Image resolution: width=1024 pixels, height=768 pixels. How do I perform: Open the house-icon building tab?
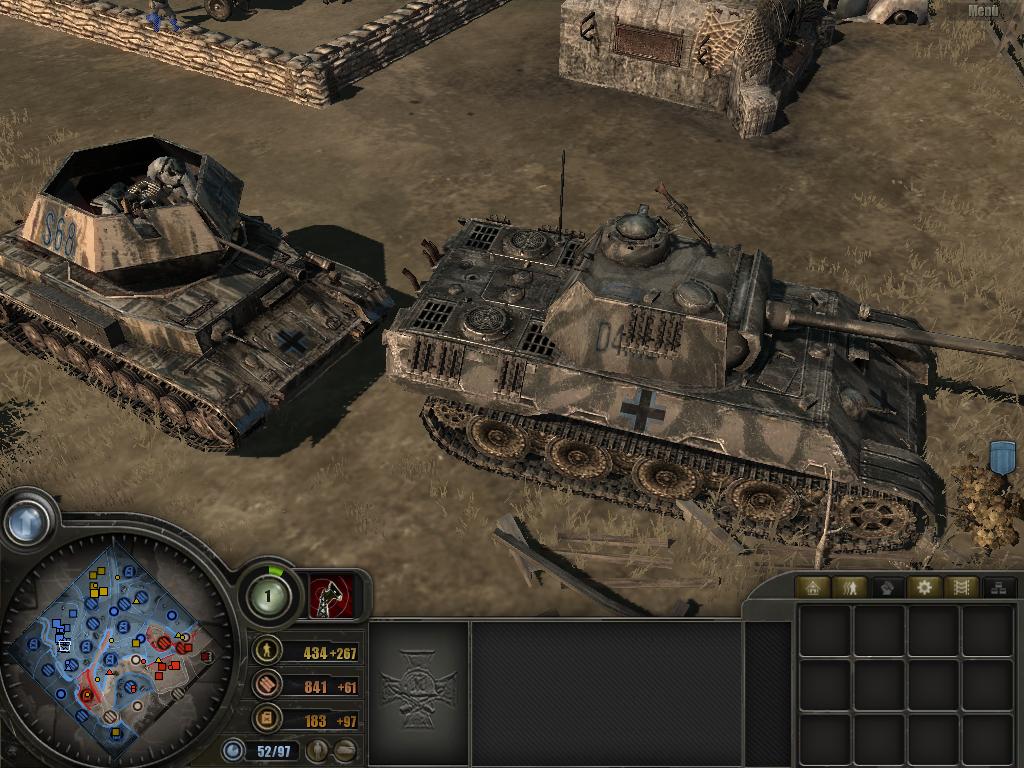pos(813,587)
